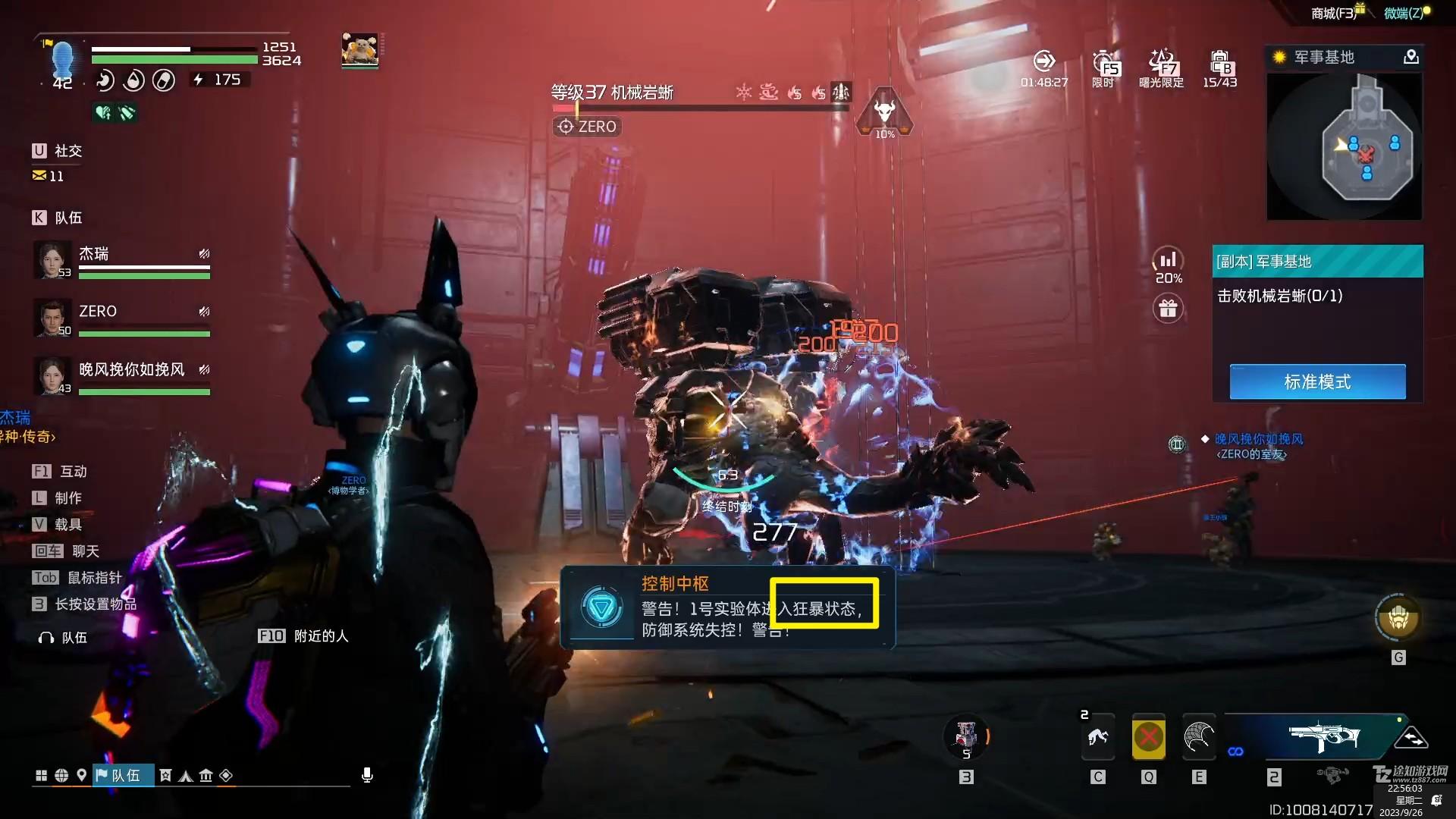Select the equipped rifle weapon slot
Image resolution: width=1456 pixels, height=819 pixels.
[1323, 736]
